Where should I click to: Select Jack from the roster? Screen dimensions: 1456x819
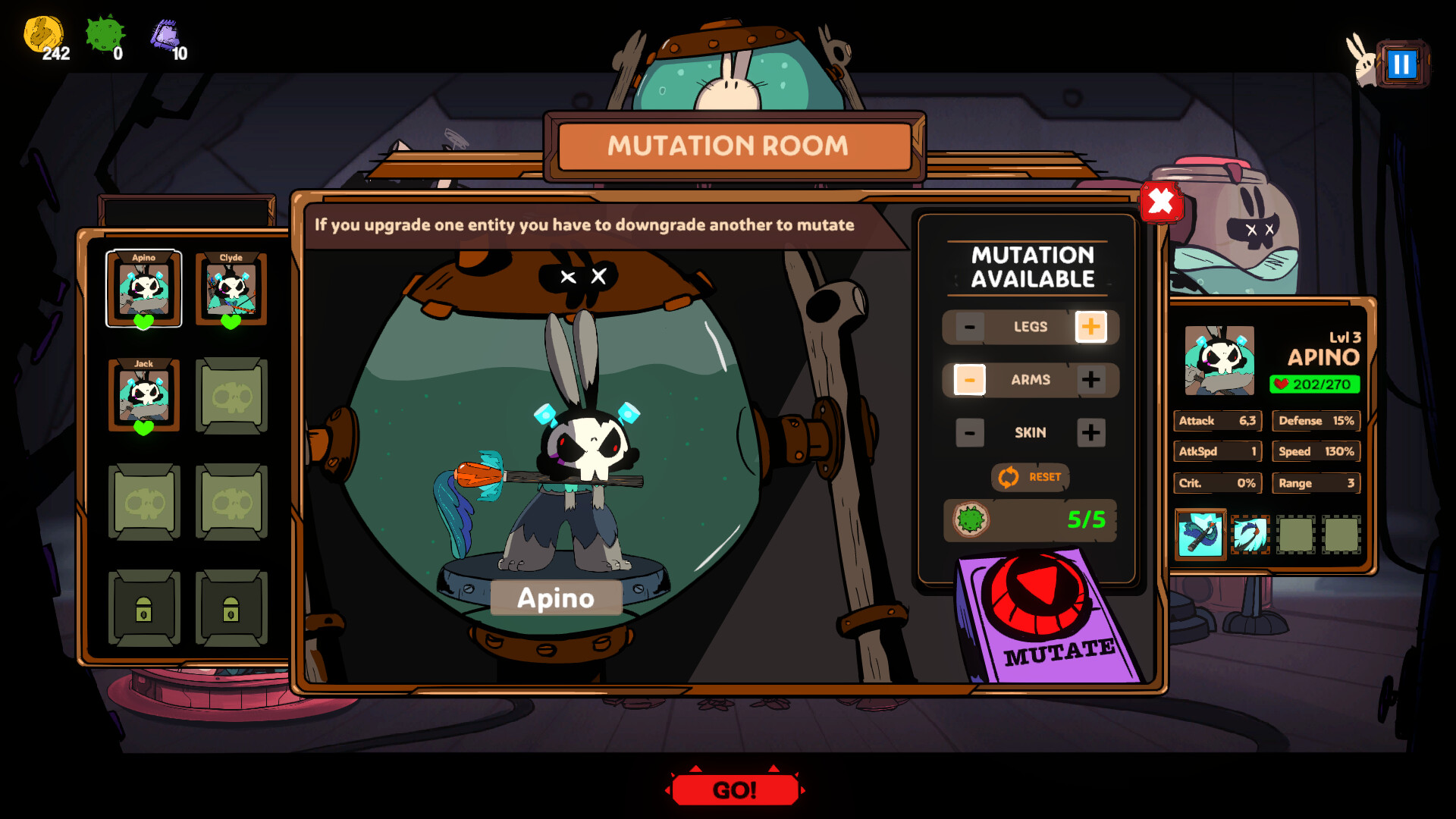144,394
